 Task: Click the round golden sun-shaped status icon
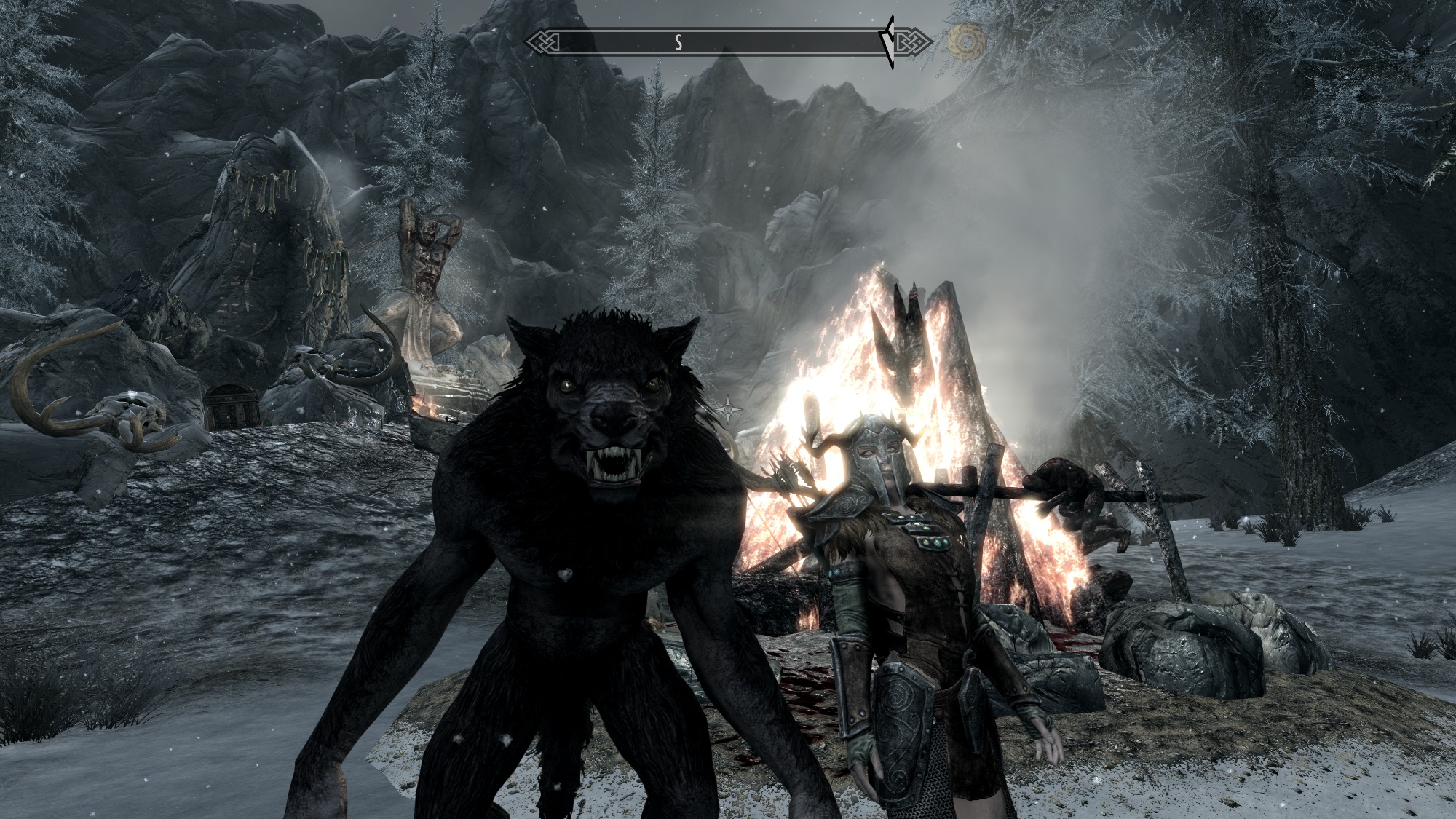pyautogui.click(x=966, y=41)
